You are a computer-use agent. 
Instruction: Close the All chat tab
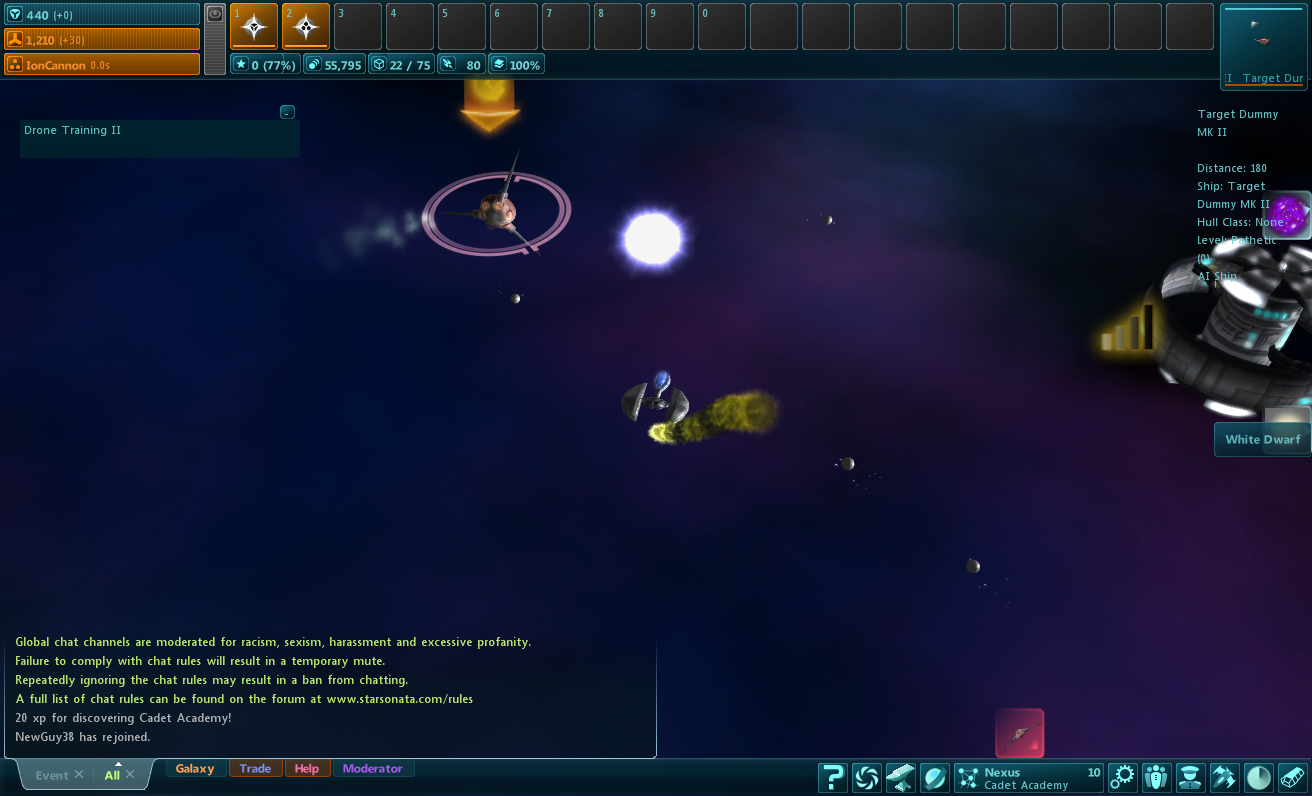click(130, 775)
